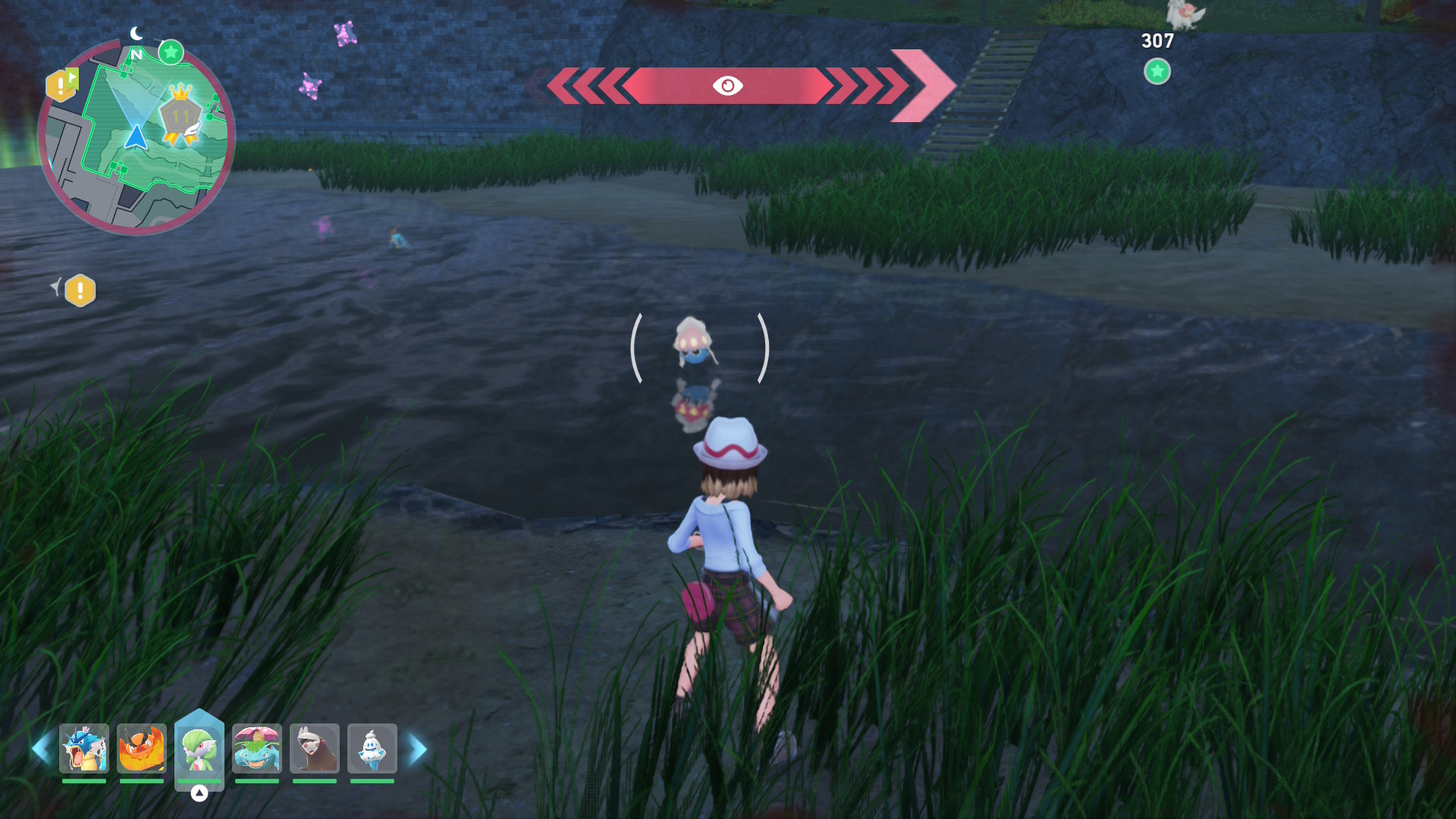Open the yellow exclamation notification below the minimap
Image resolution: width=1456 pixels, height=819 pixels.
pos(80,290)
